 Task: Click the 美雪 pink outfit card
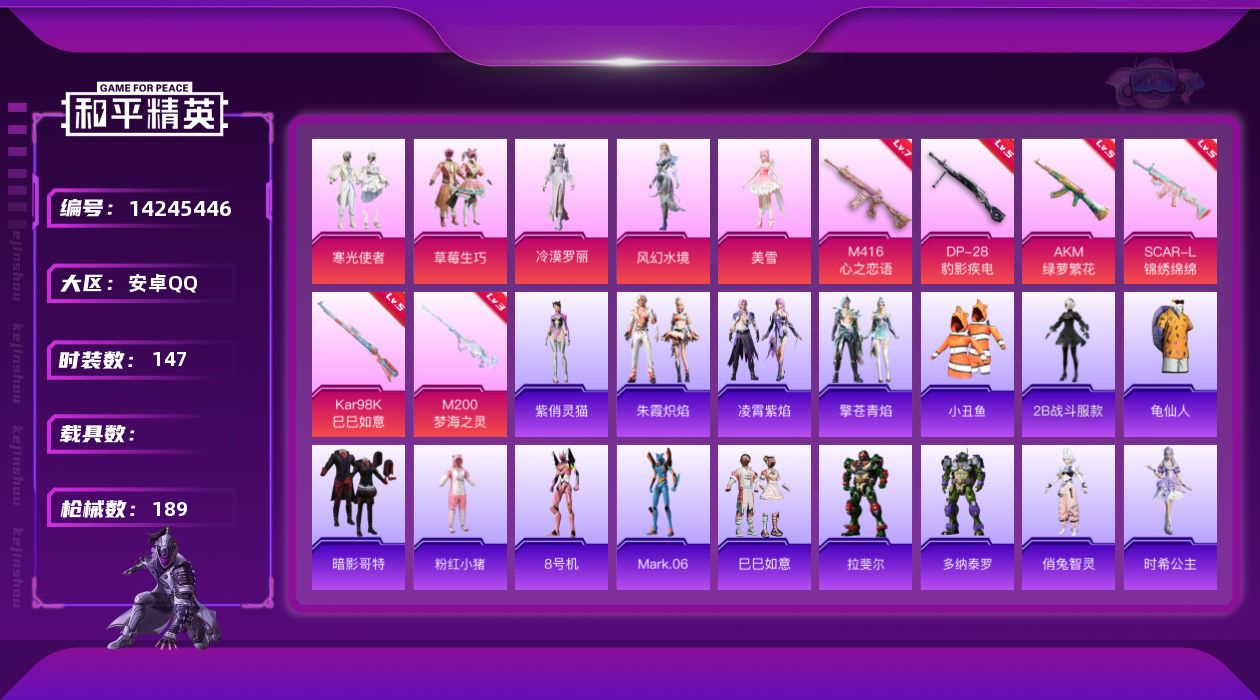point(764,210)
